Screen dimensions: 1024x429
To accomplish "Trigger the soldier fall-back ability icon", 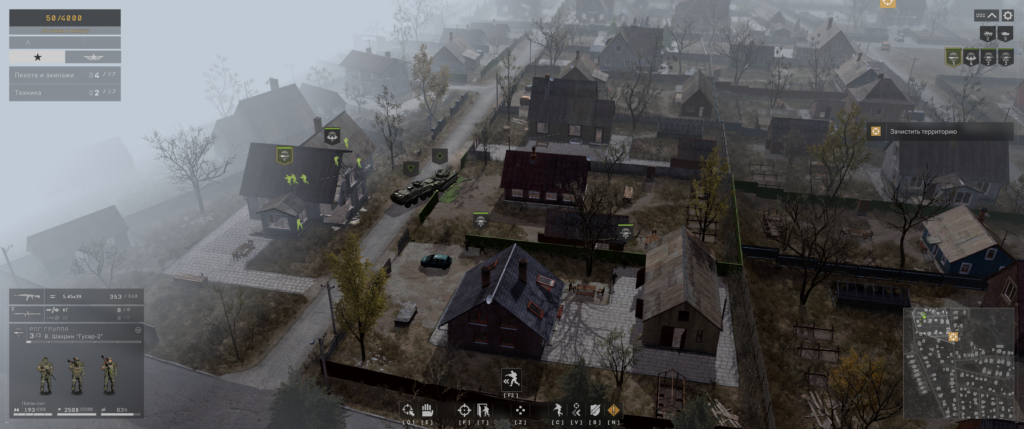I will tap(510, 377).
